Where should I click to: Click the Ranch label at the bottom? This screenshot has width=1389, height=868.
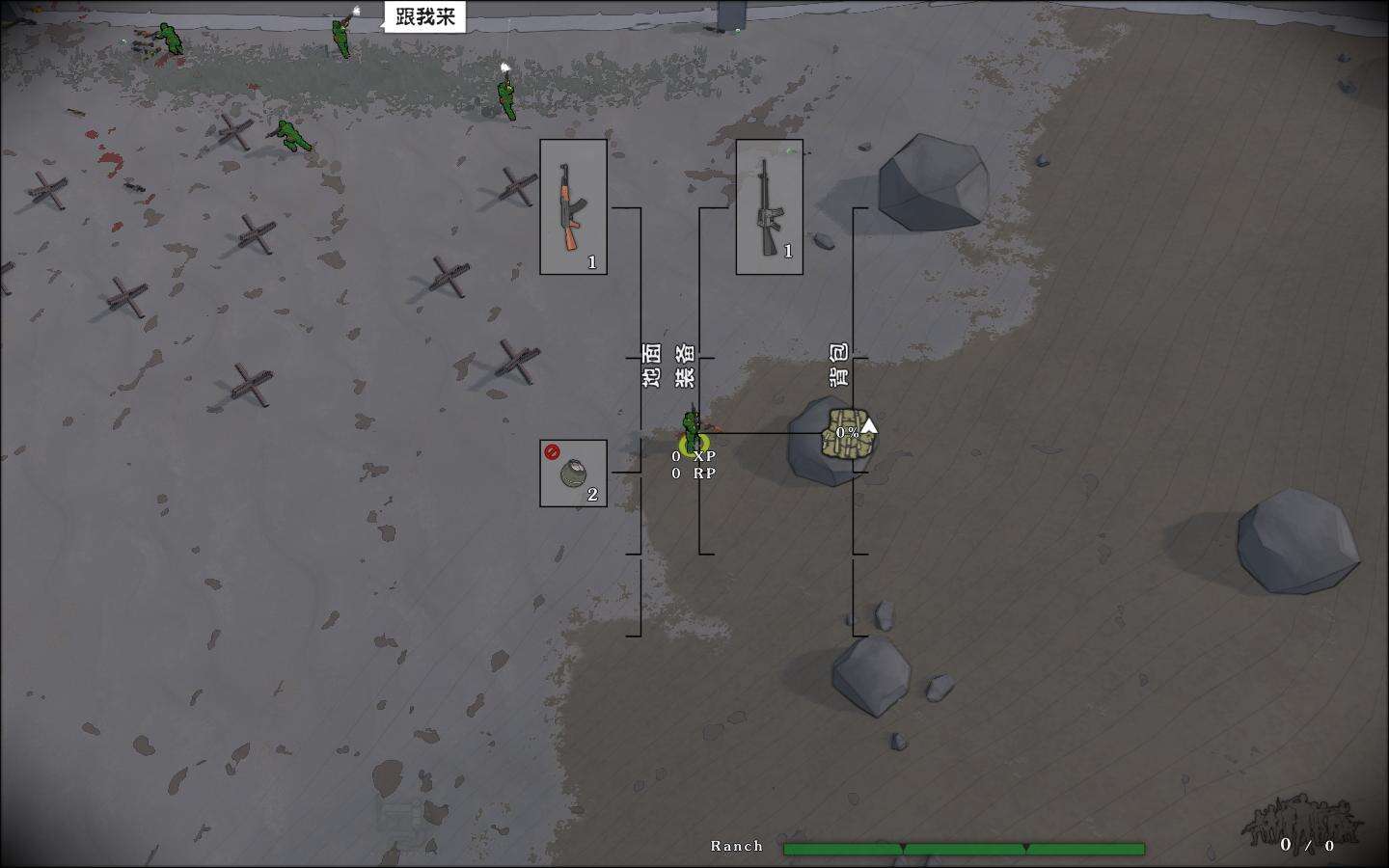pyautogui.click(x=736, y=846)
